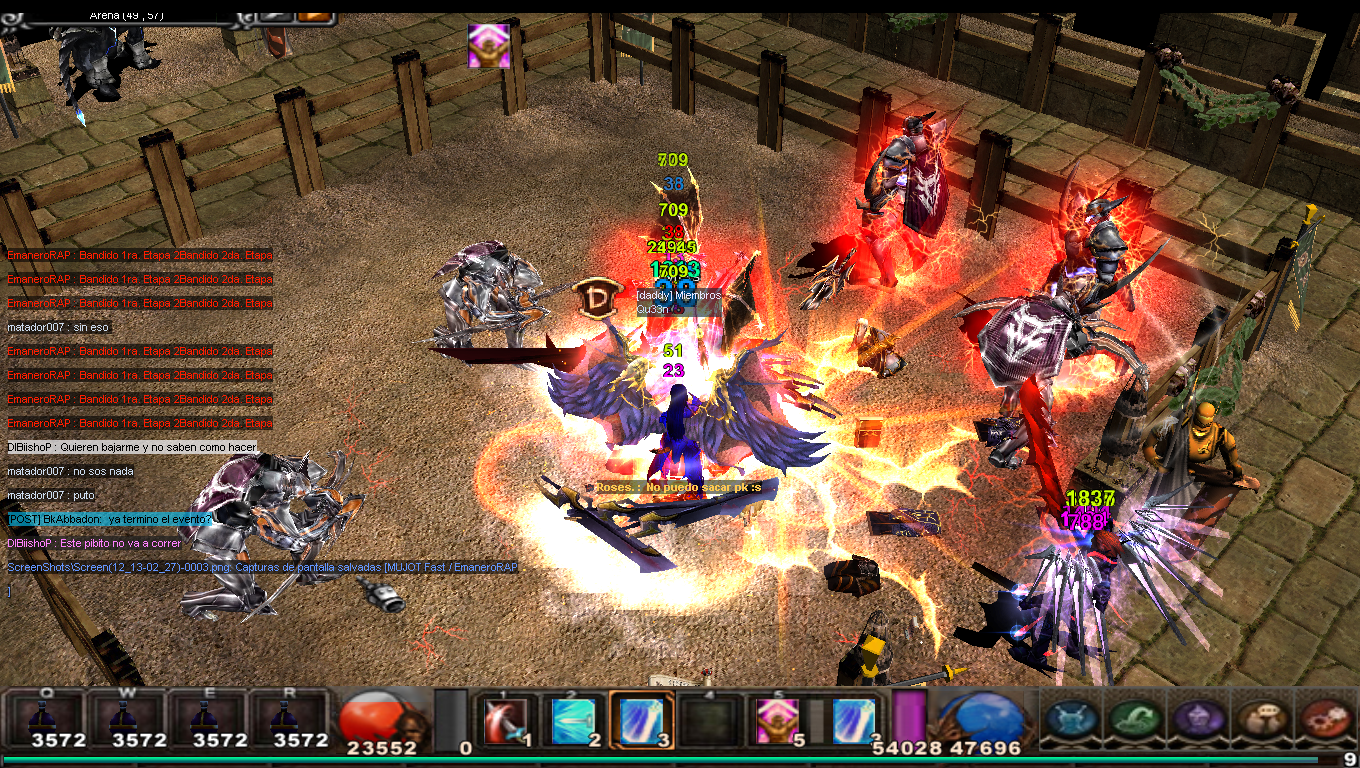This screenshot has height=768, width=1360.
Task: Click the pink active buff icon
Action: click(x=489, y=46)
